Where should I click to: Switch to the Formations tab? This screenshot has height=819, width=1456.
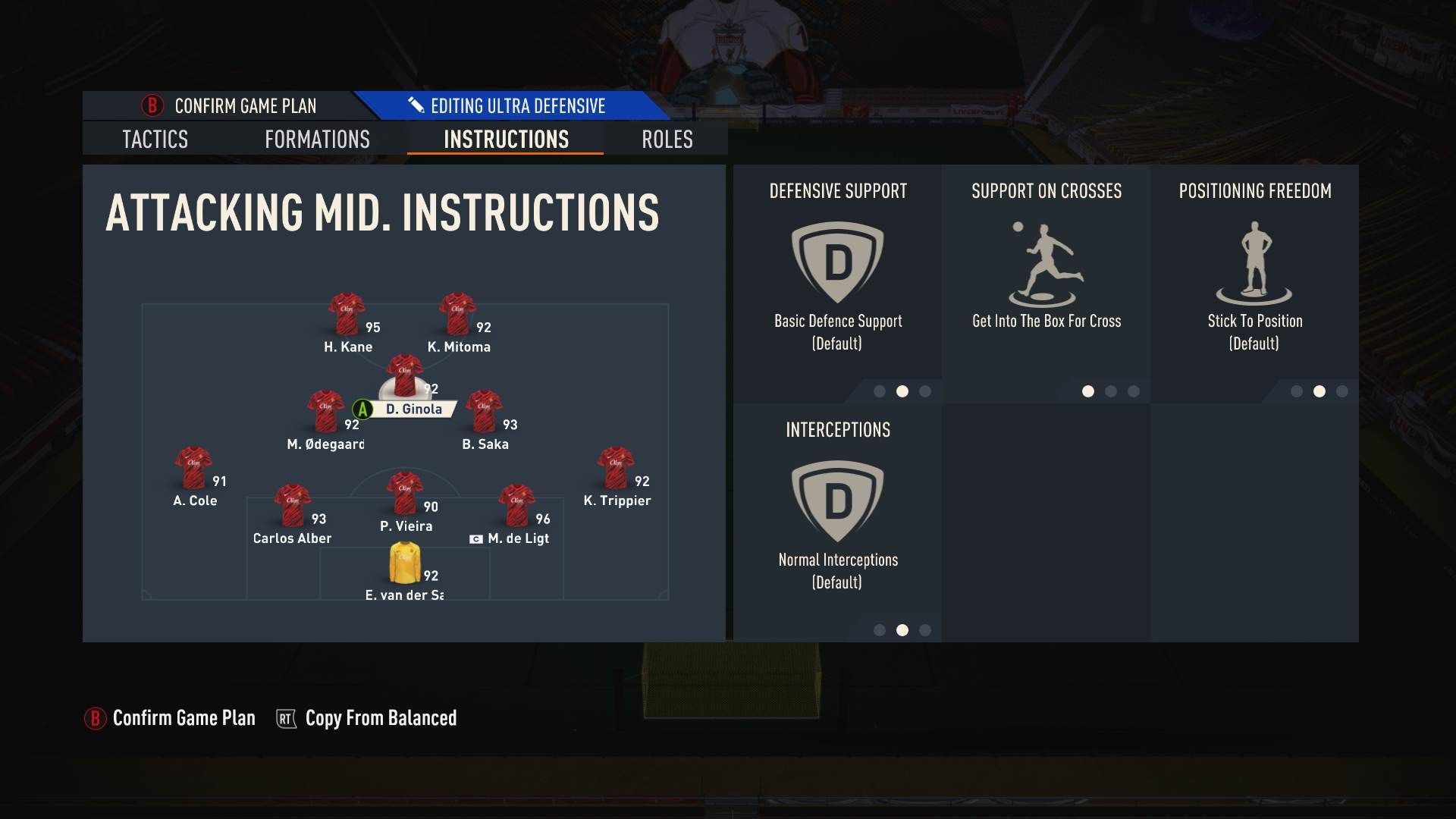point(316,140)
